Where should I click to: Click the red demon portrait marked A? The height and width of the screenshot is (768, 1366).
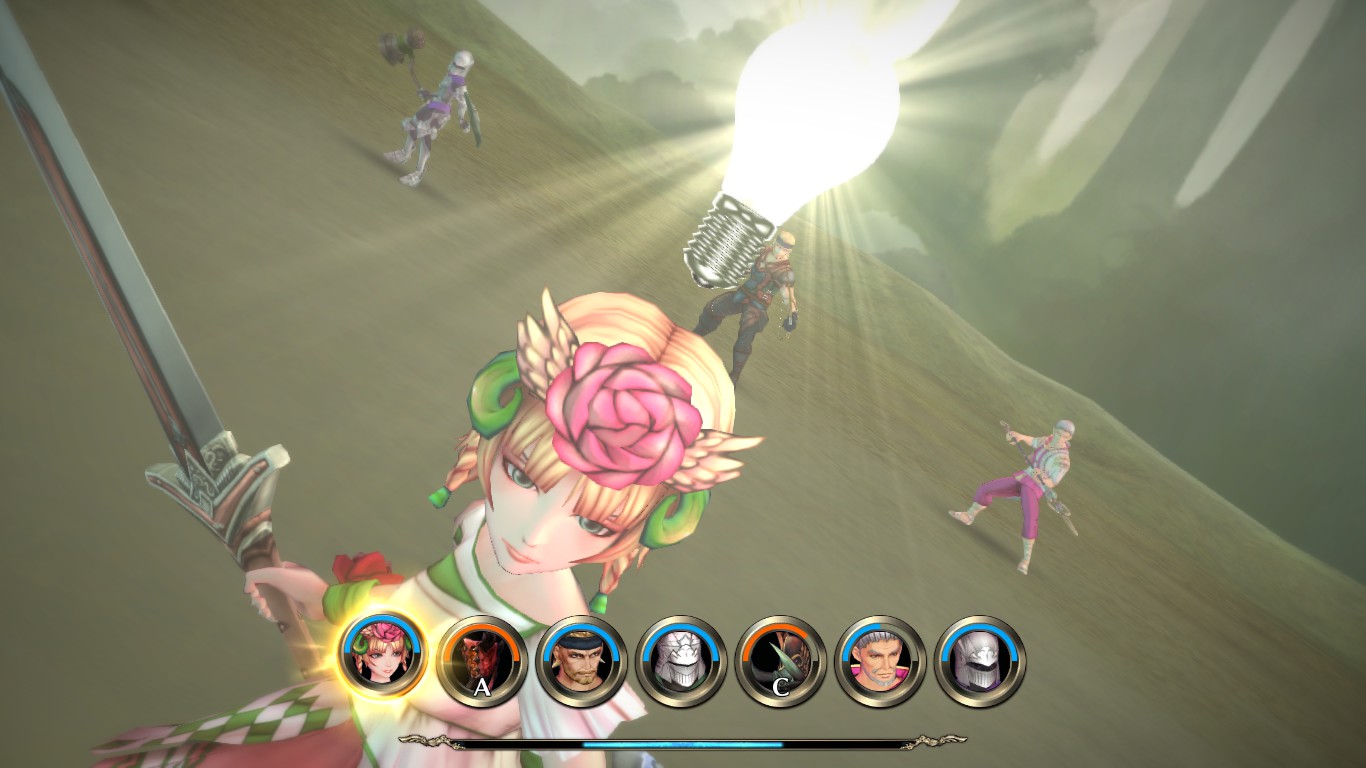coord(481,660)
